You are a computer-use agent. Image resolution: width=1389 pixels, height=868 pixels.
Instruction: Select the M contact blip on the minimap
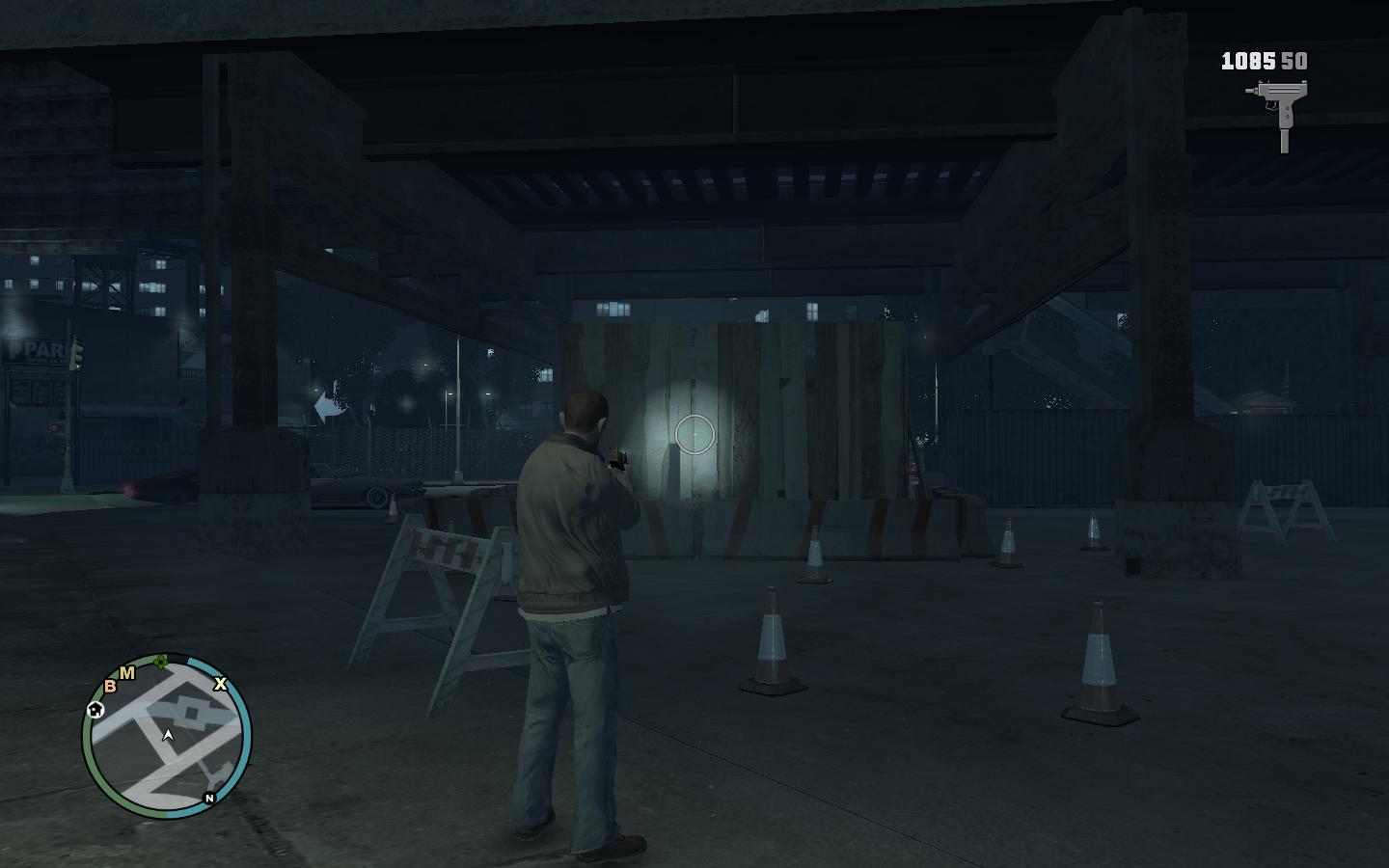[x=127, y=673]
